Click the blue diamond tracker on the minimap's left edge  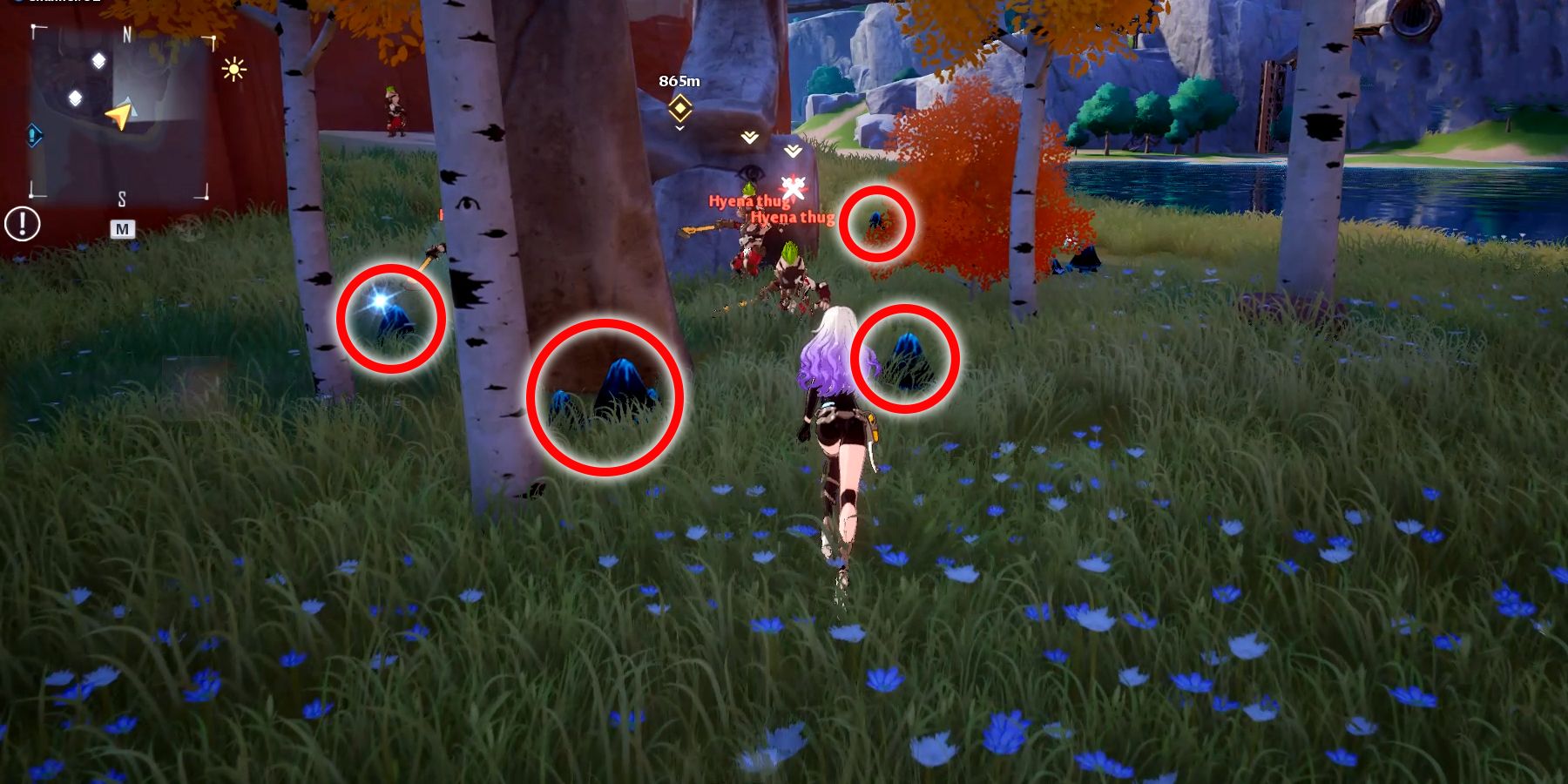[x=32, y=133]
